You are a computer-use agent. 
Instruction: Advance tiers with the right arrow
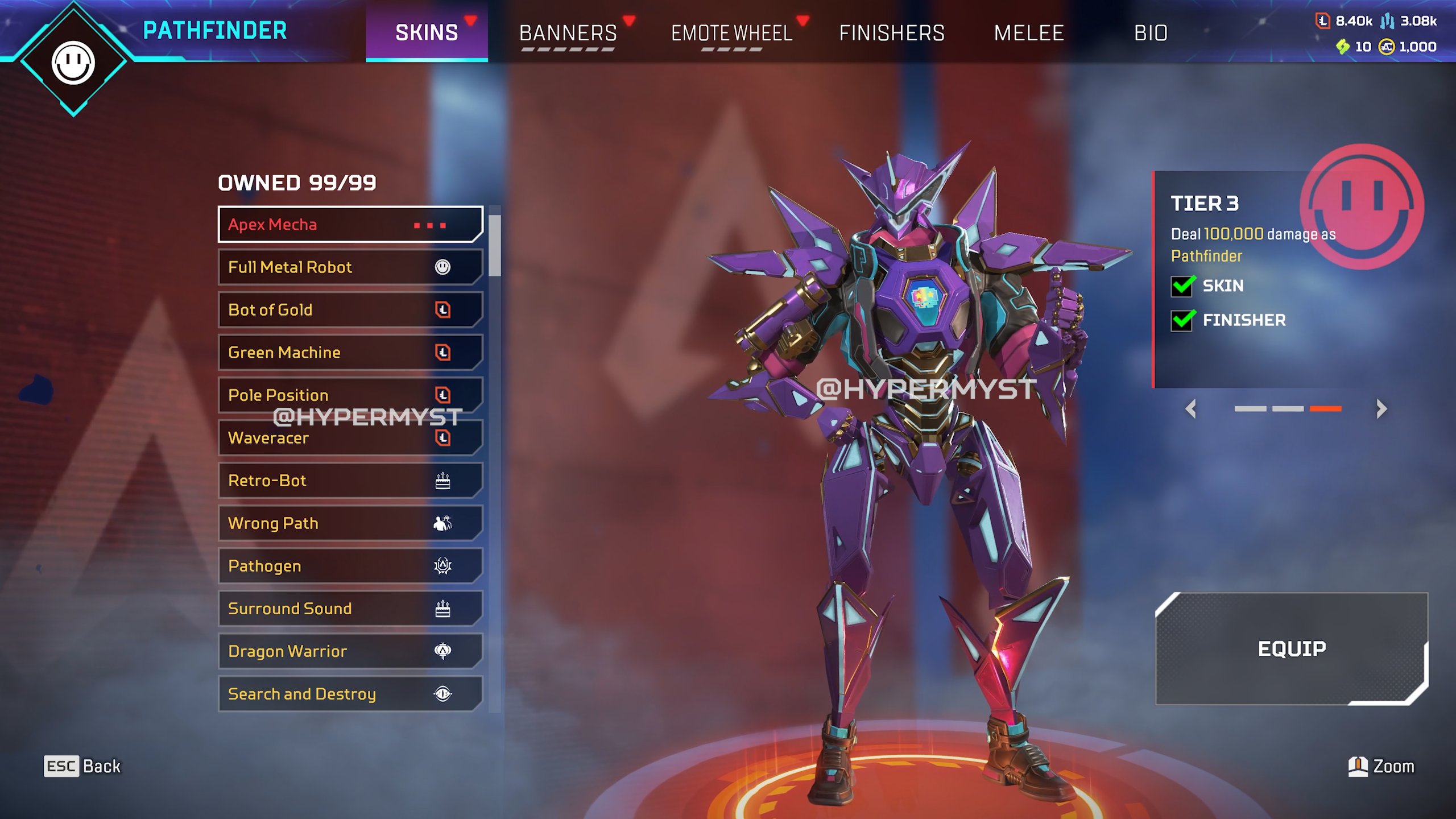point(1381,408)
